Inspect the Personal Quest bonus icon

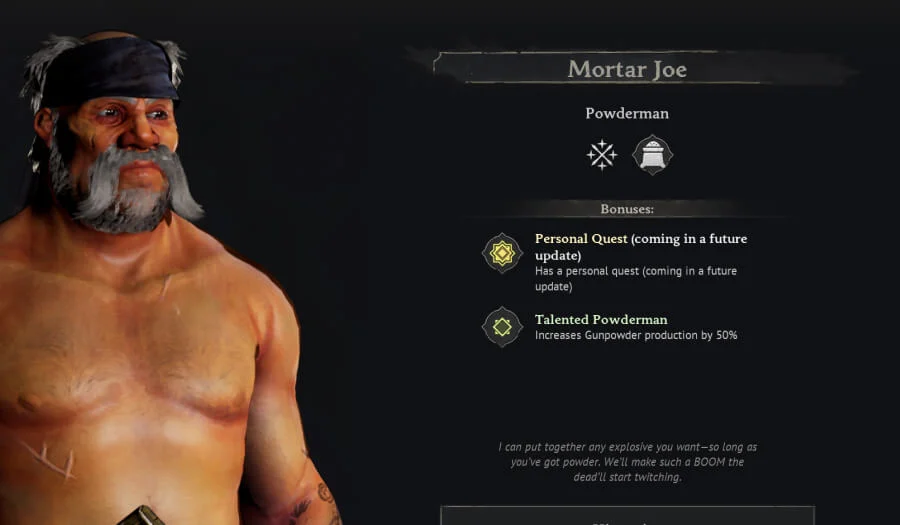502,253
